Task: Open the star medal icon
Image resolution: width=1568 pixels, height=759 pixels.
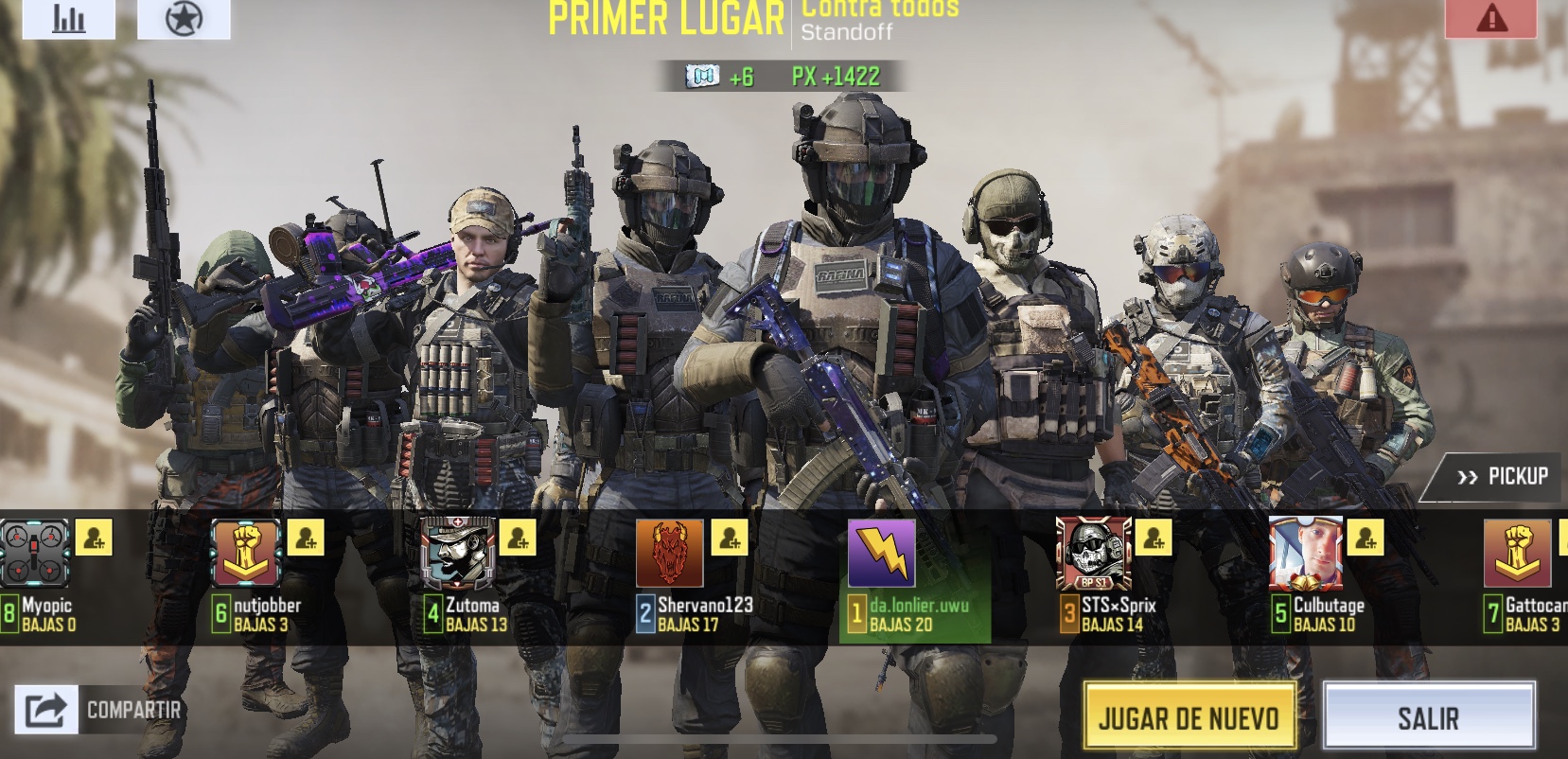Action: click(184, 19)
